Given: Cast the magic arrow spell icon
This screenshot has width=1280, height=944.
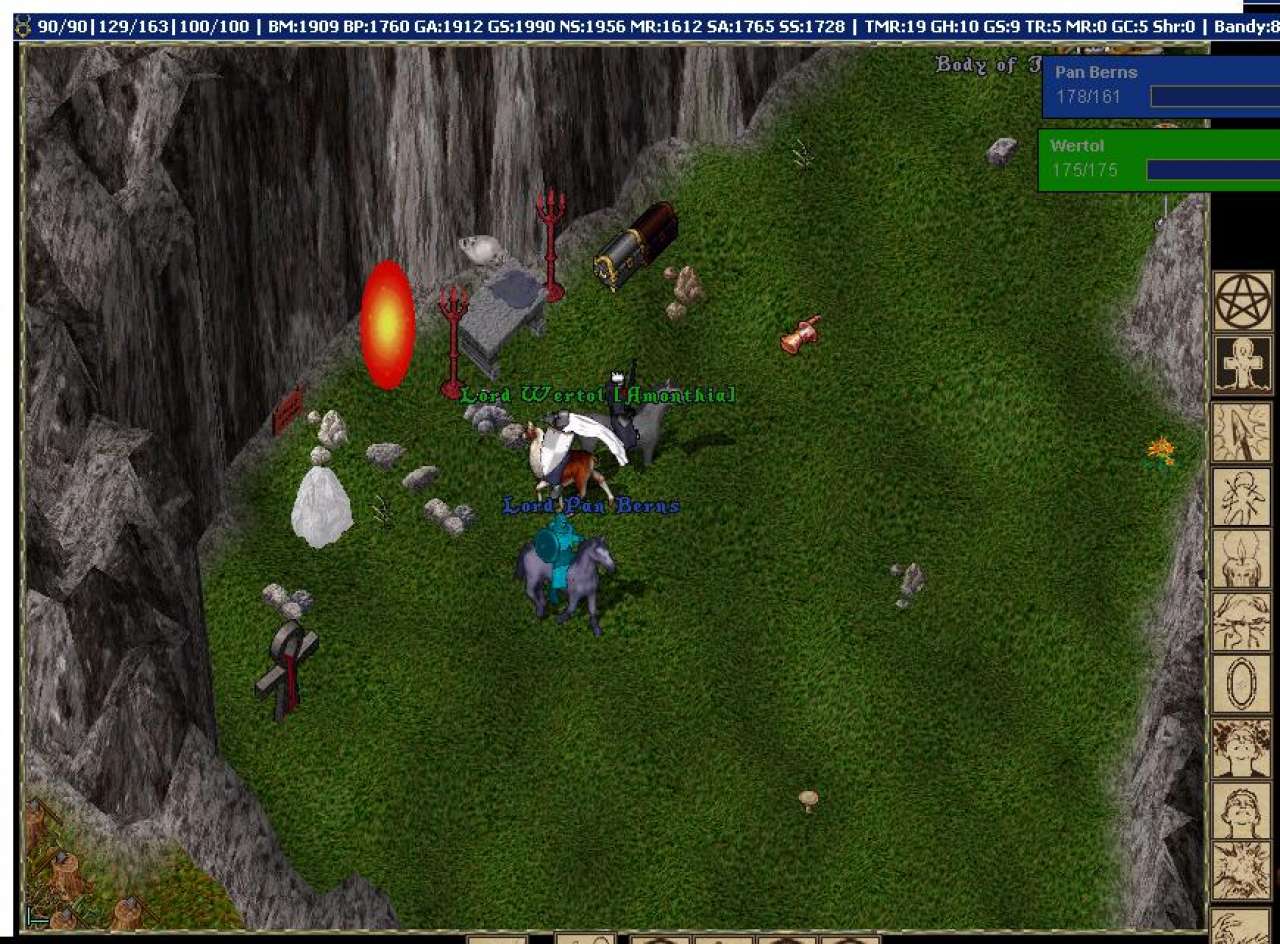Looking at the screenshot, I should [x=1241, y=432].
